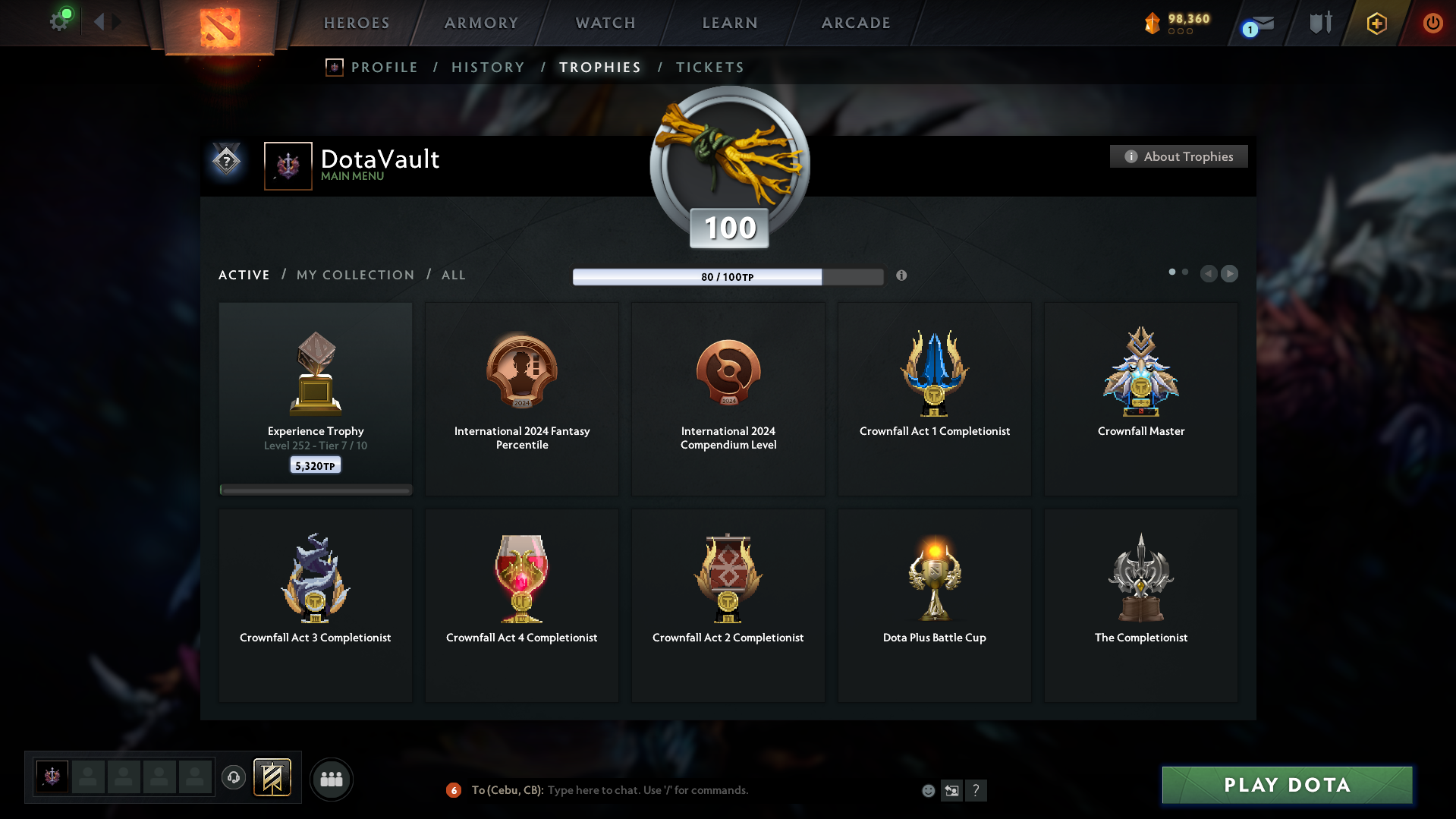Open the Arcade section
This screenshot has width=1456, height=819.
pos(856,23)
